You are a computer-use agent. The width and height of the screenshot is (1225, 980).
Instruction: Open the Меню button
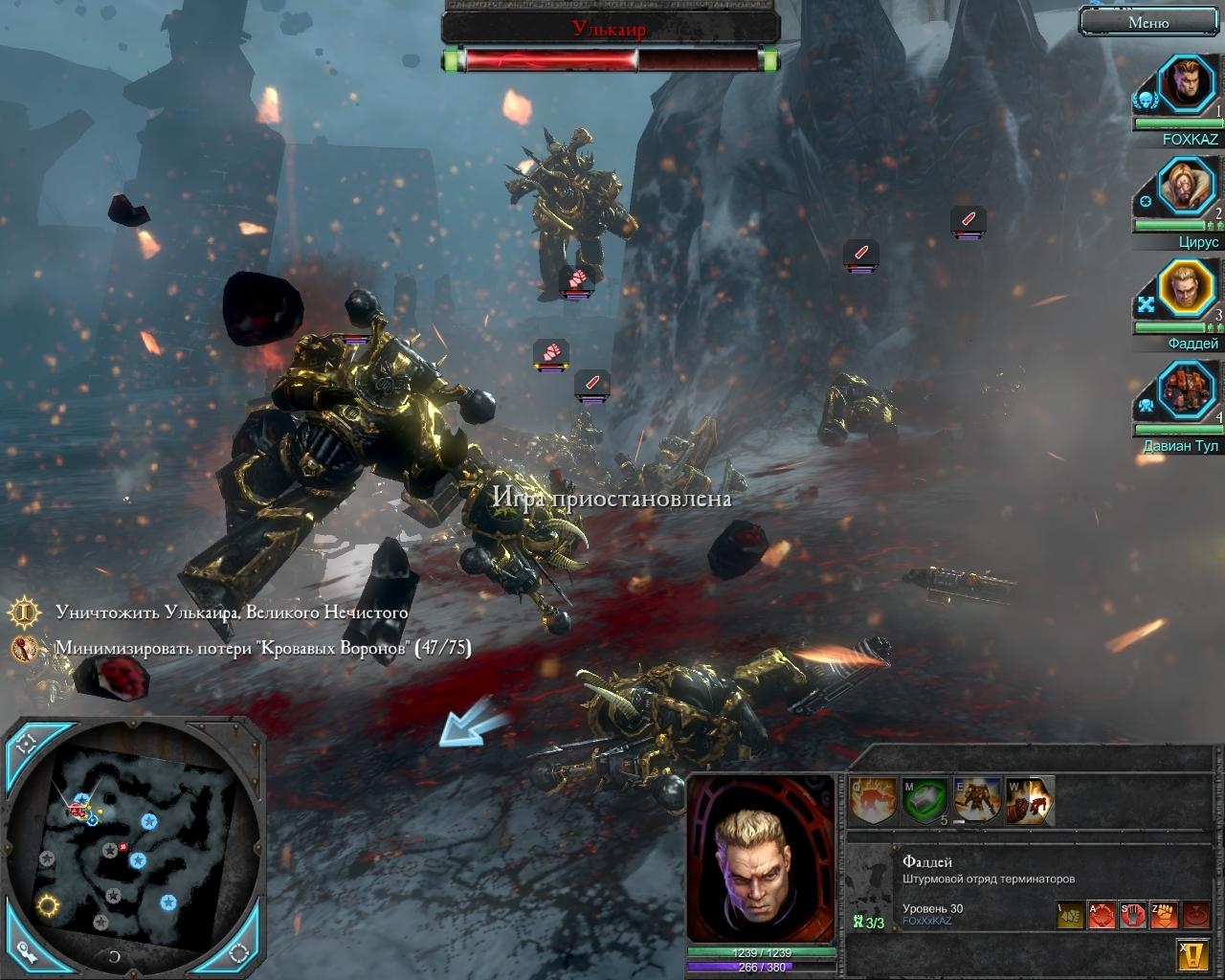pos(1147,22)
